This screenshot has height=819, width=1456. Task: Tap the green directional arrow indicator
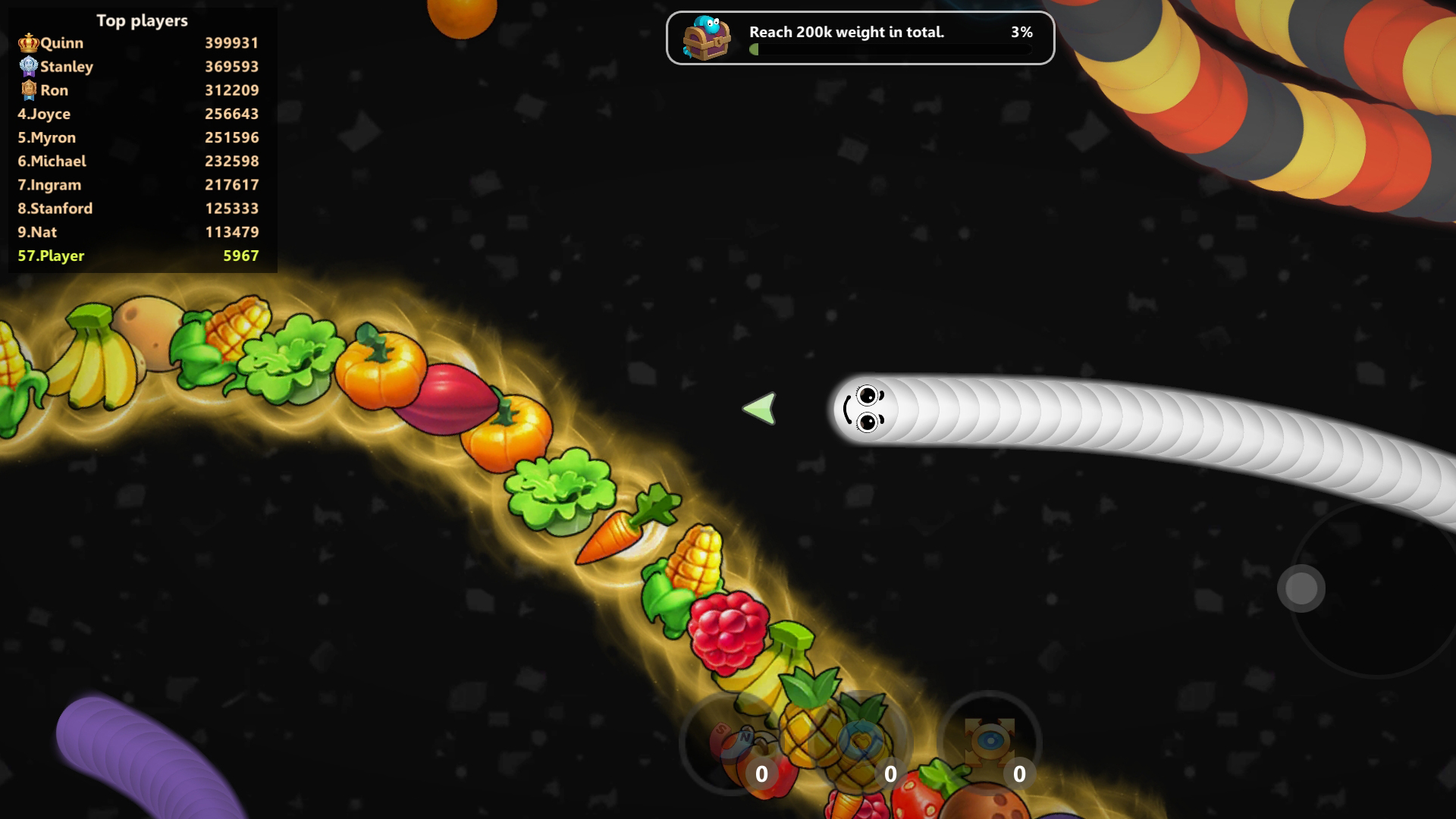pyautogui.click(x=761, y=408)
